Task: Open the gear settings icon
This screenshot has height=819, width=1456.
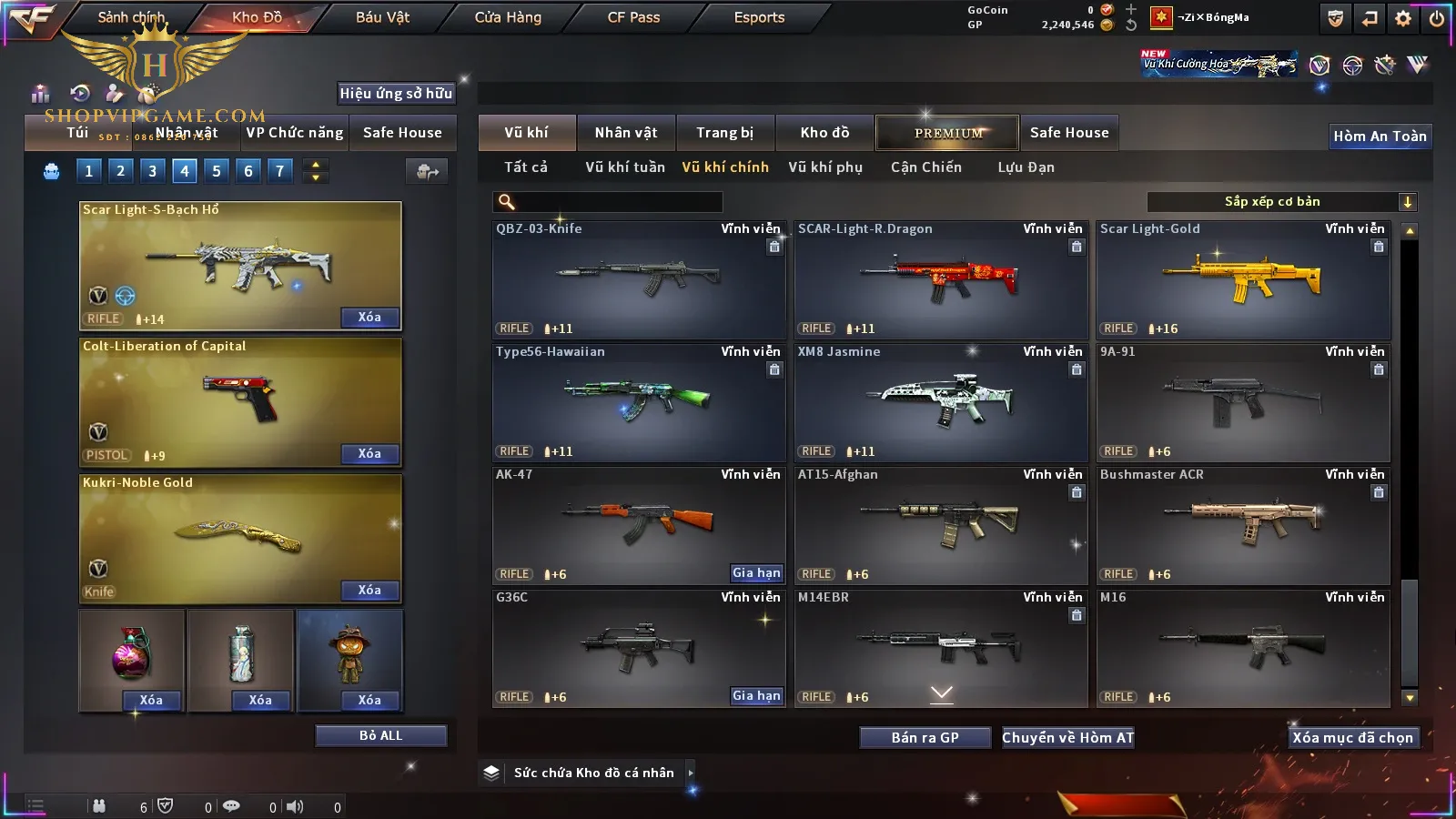Action: coord(1403,18)
